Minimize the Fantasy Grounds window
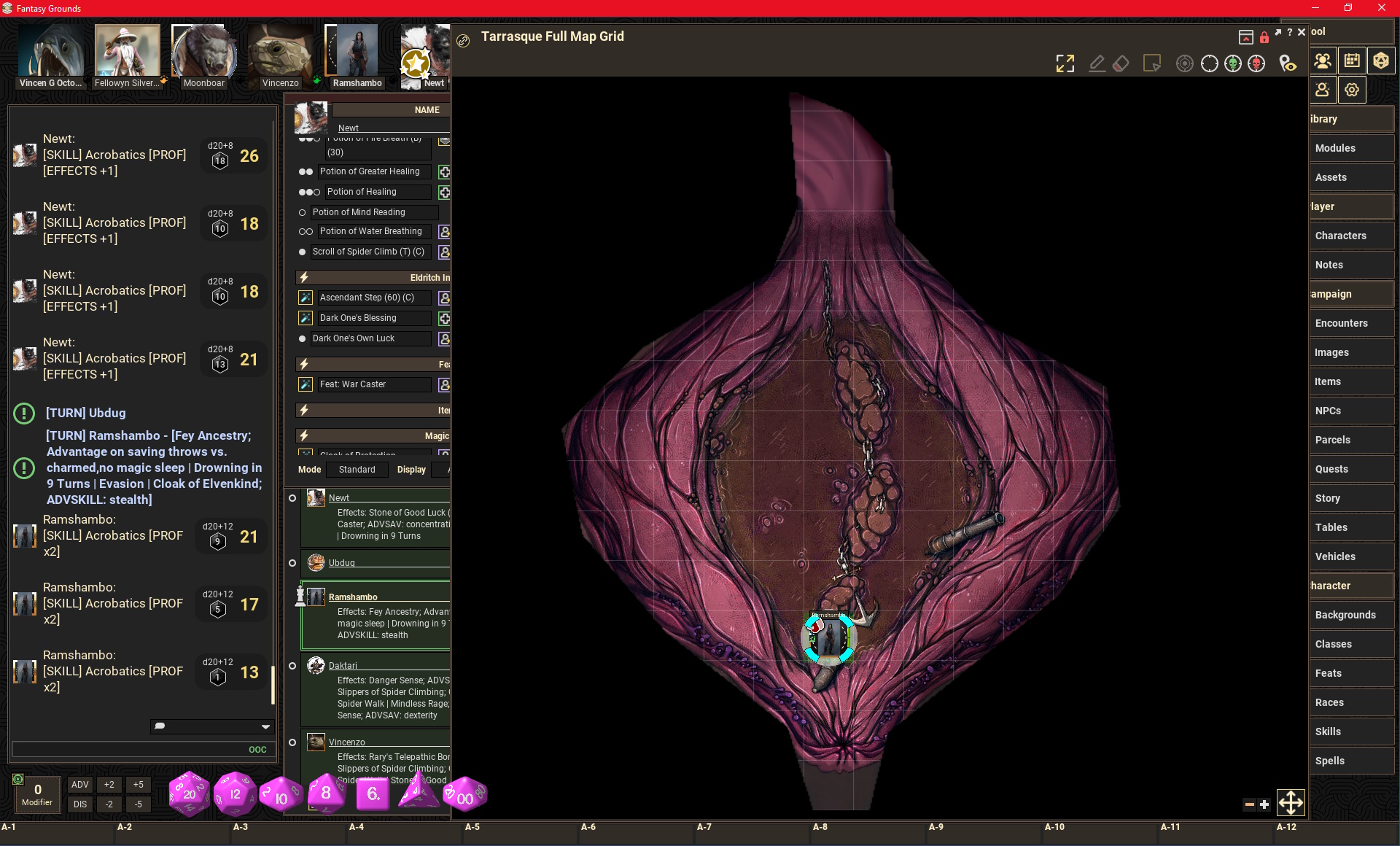This screenshot has width=1400, height=846. pos(1315,8)
